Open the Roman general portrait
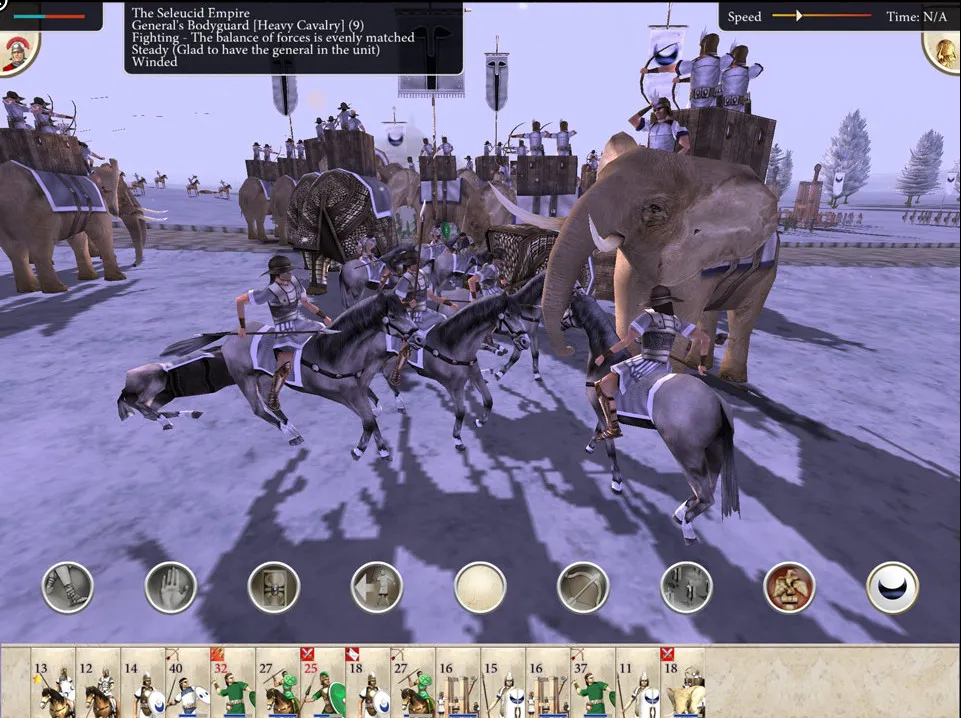Viewport: 961px width, 718px height. click(17, 53)
